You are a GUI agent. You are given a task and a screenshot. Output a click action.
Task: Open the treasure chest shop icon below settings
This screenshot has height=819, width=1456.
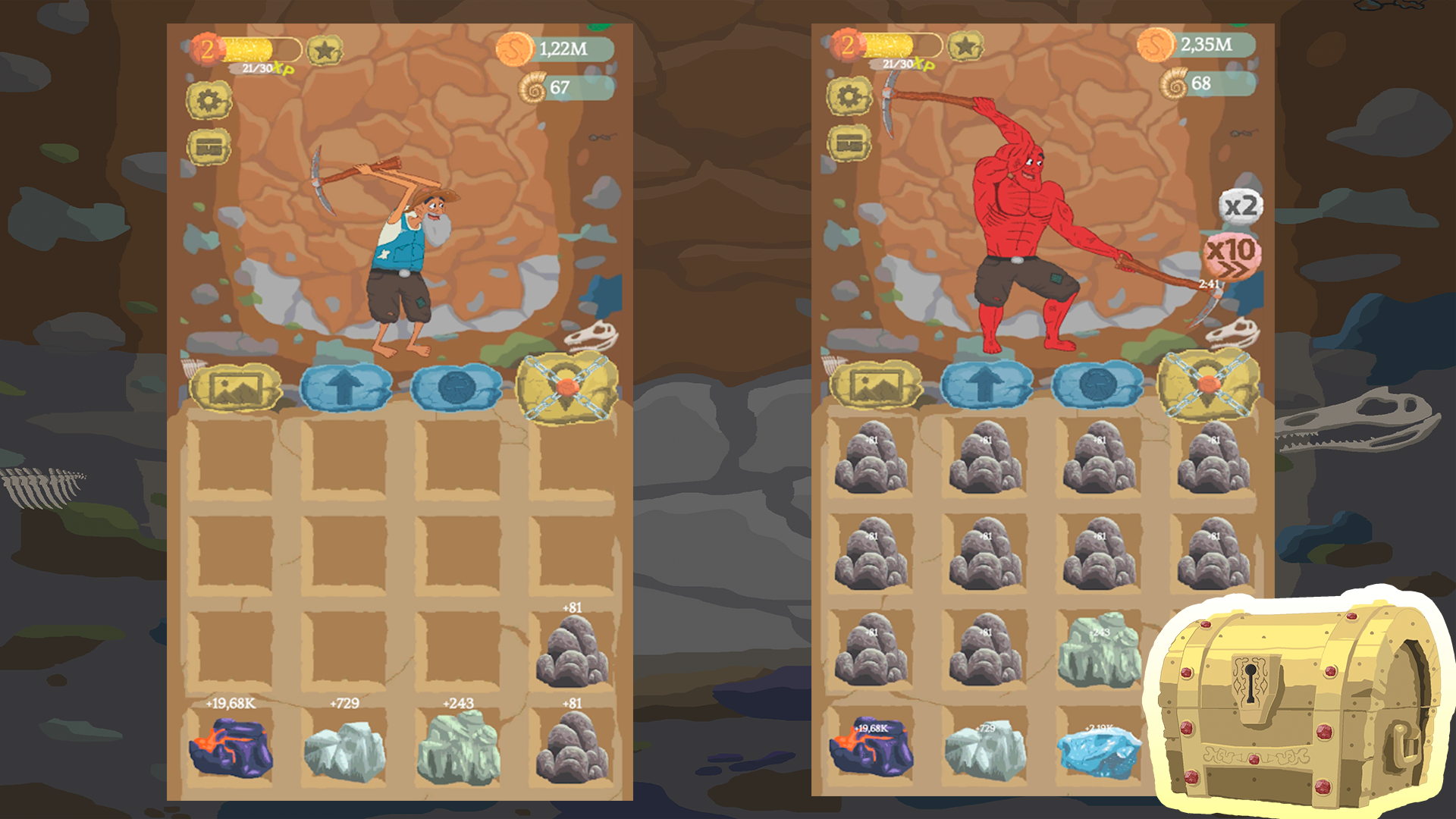tap(209, 147)
